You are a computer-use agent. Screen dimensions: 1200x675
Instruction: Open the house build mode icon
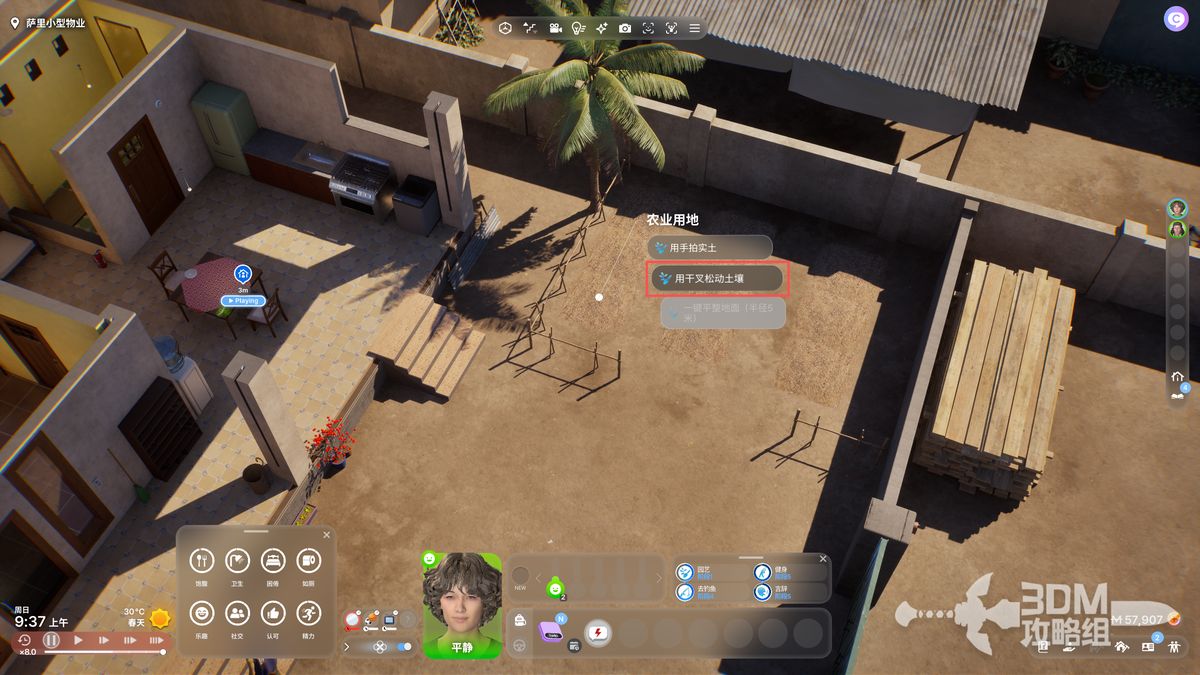pos(1121,646)
